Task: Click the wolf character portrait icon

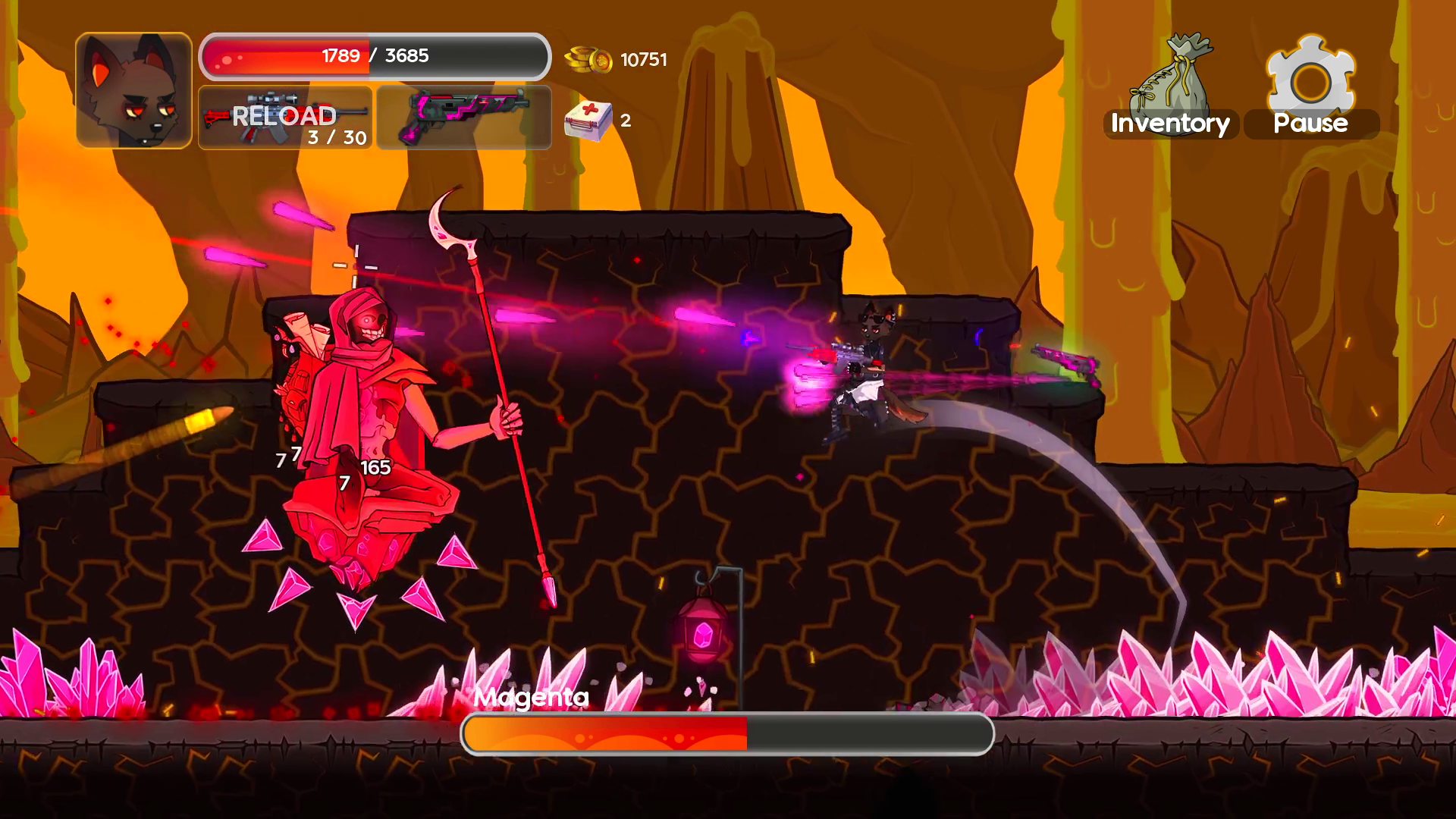Action: click(133, 87)
